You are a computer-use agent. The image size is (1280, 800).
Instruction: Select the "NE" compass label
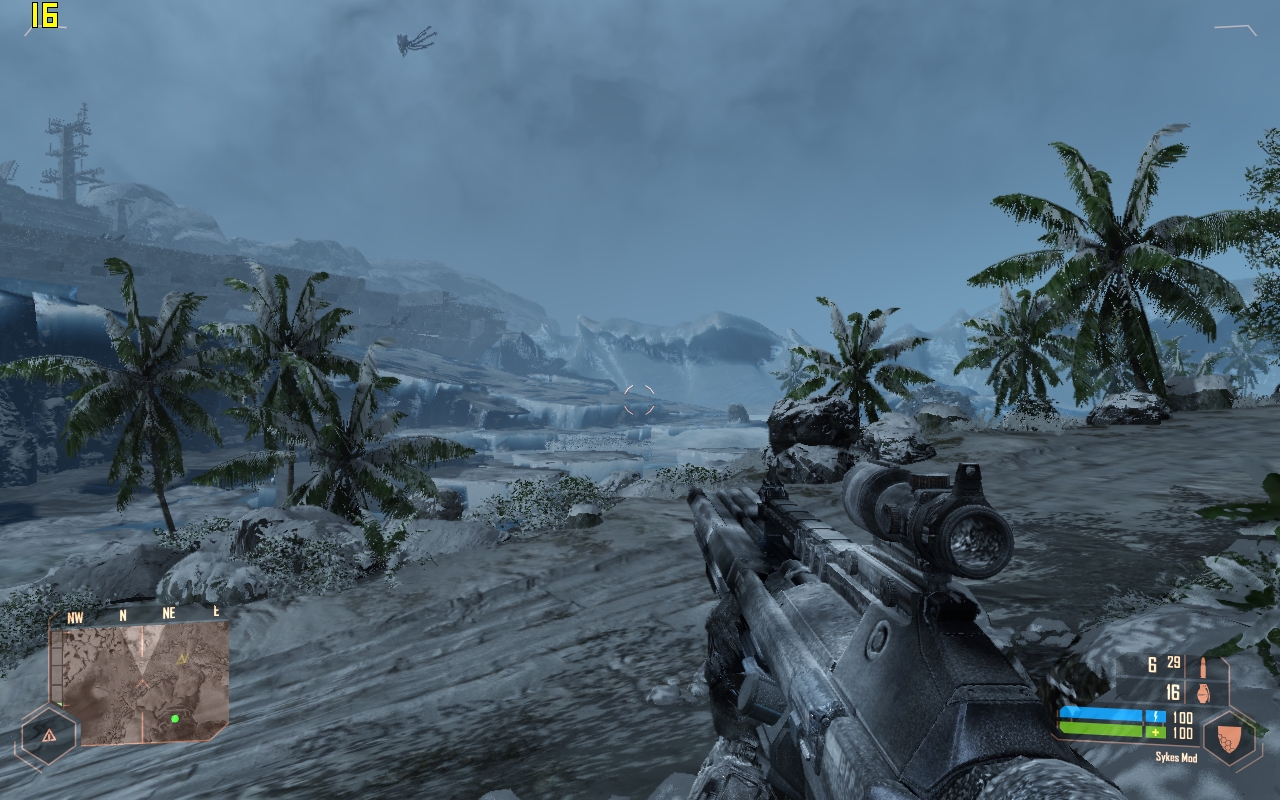coord(168,614)
